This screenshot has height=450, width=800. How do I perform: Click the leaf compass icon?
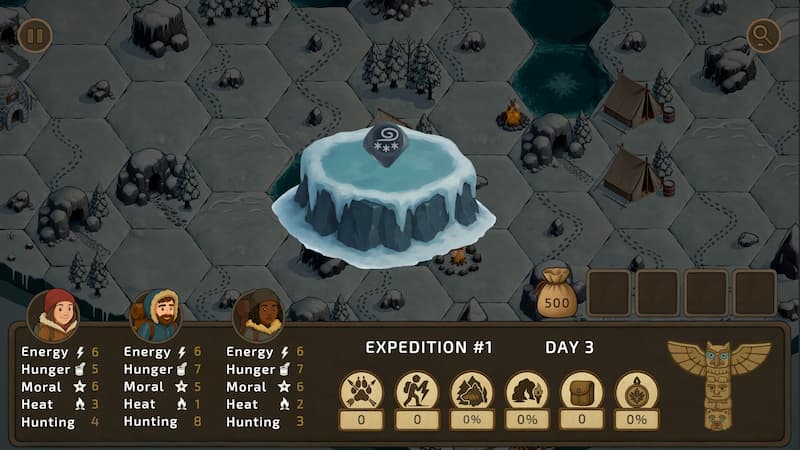click(x=637, y=391)
